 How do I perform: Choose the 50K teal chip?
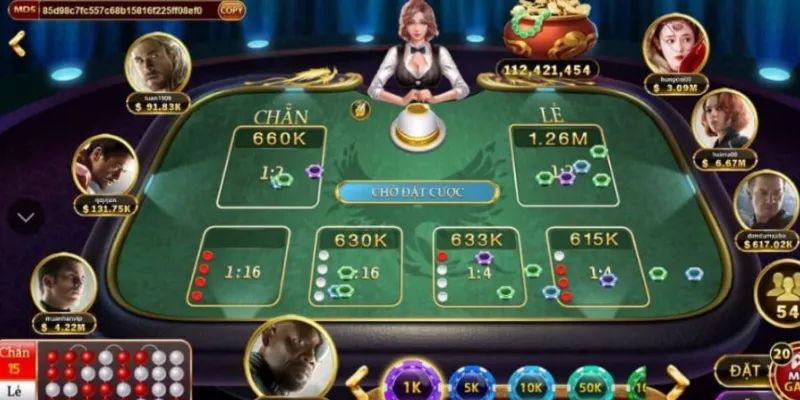pos(591,386)
